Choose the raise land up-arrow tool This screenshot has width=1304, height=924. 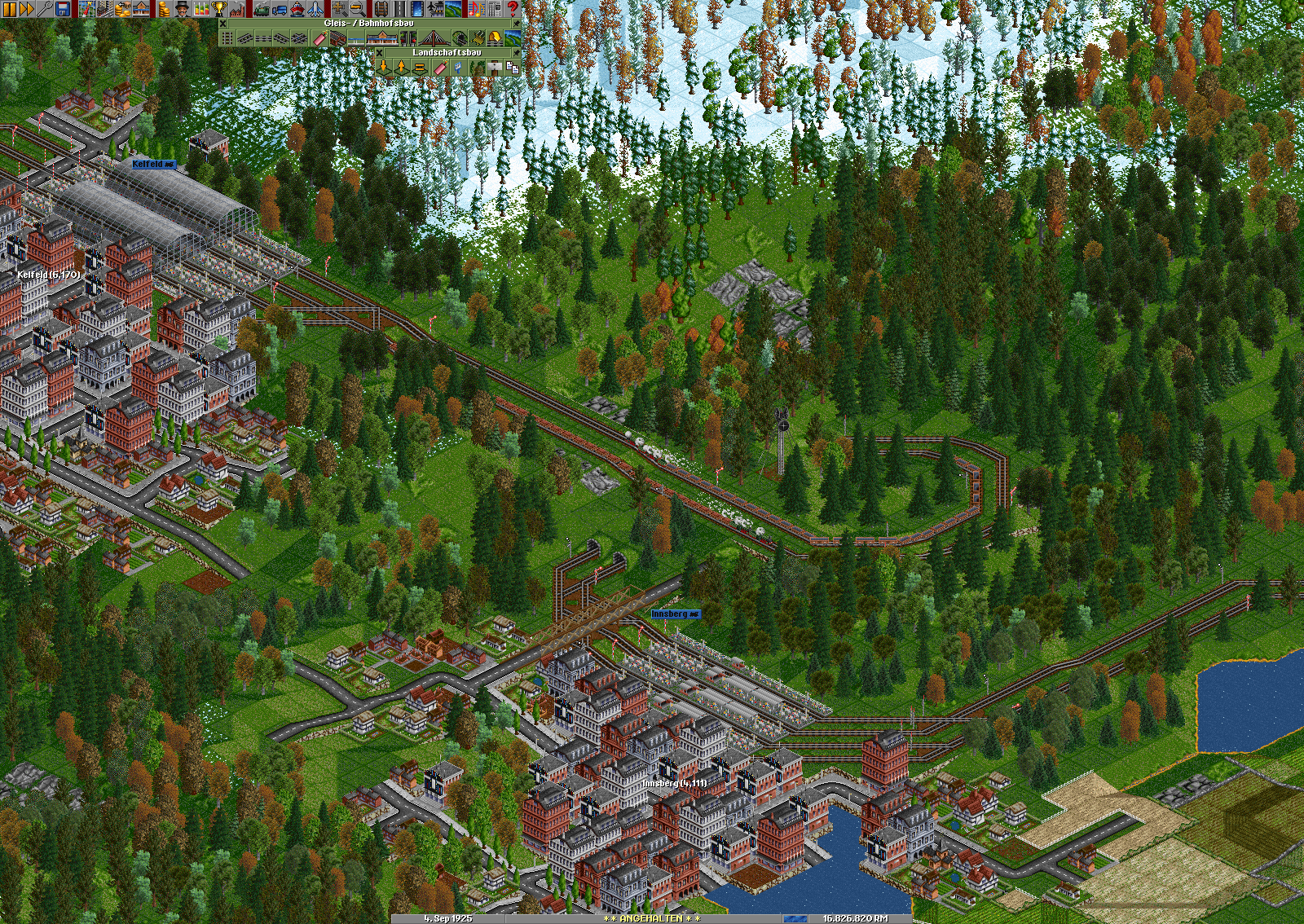pyautogui.click(x=401, y=68)
